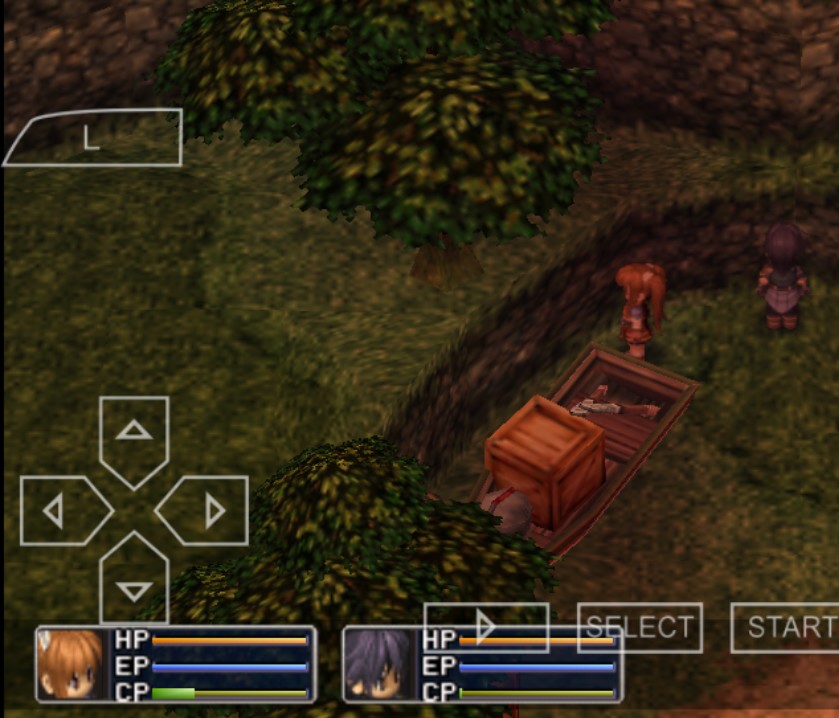
Task: Select the orange-haired girl's party portrait
Action: [x=72, y=664]
